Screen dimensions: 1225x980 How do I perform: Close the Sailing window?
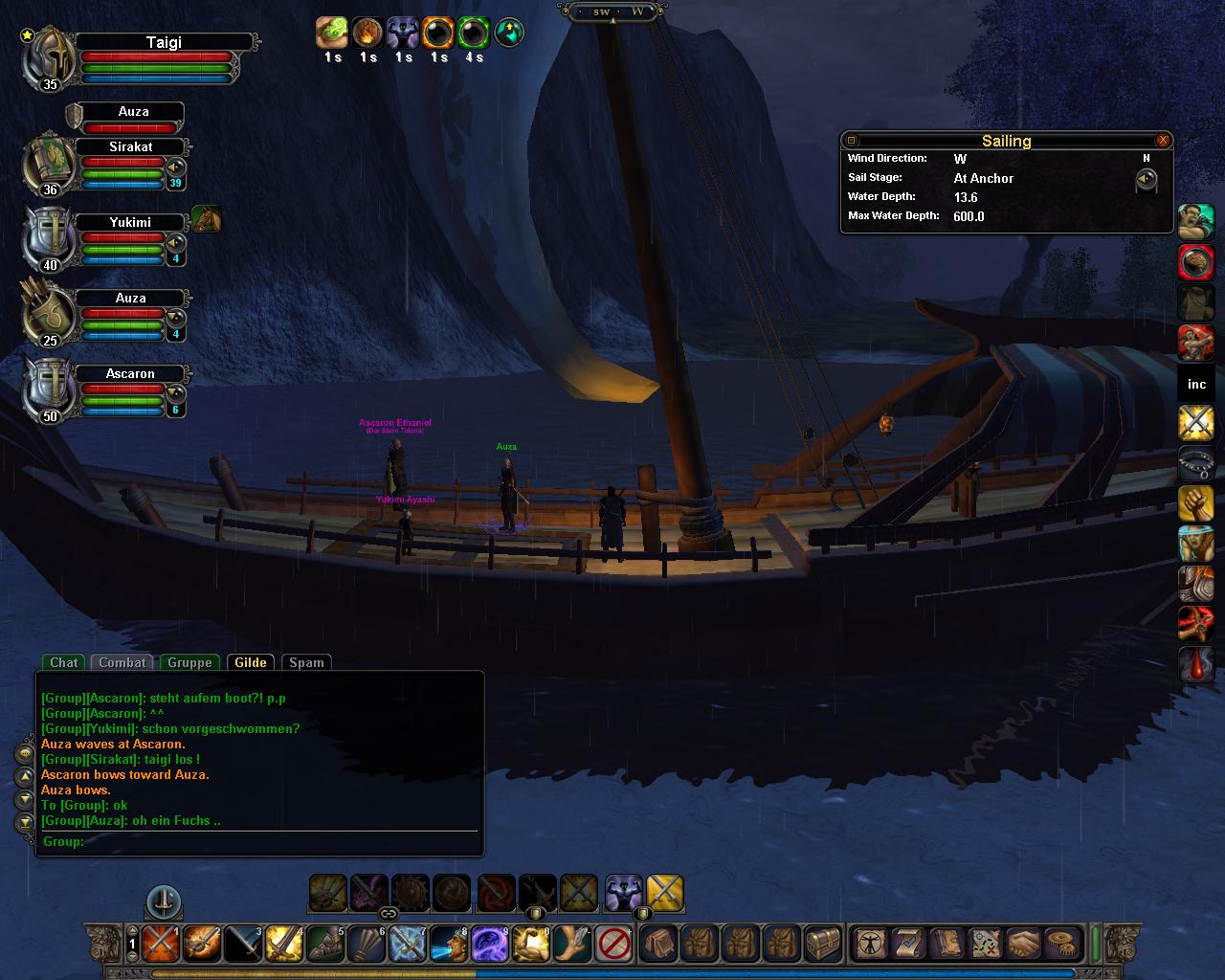tap(1163, 141)
